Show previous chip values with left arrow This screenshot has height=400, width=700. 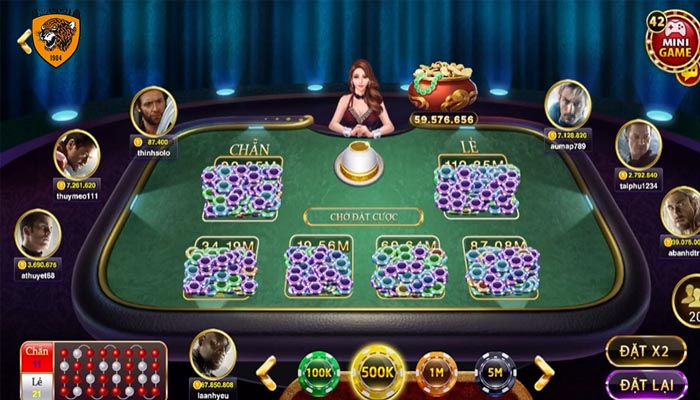coord(267,372)
